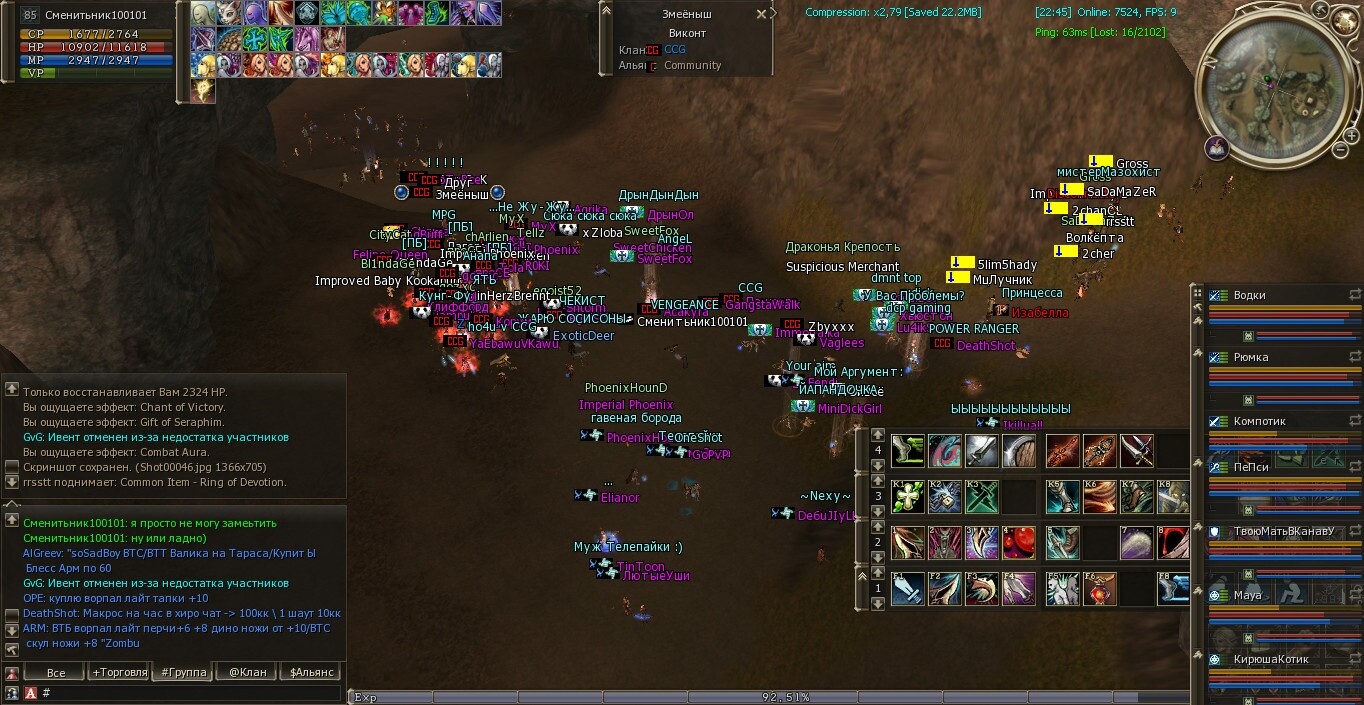Close the Змеёныш target window
This screenshot has width=1364, height=705.
click(x=761, y=14)
